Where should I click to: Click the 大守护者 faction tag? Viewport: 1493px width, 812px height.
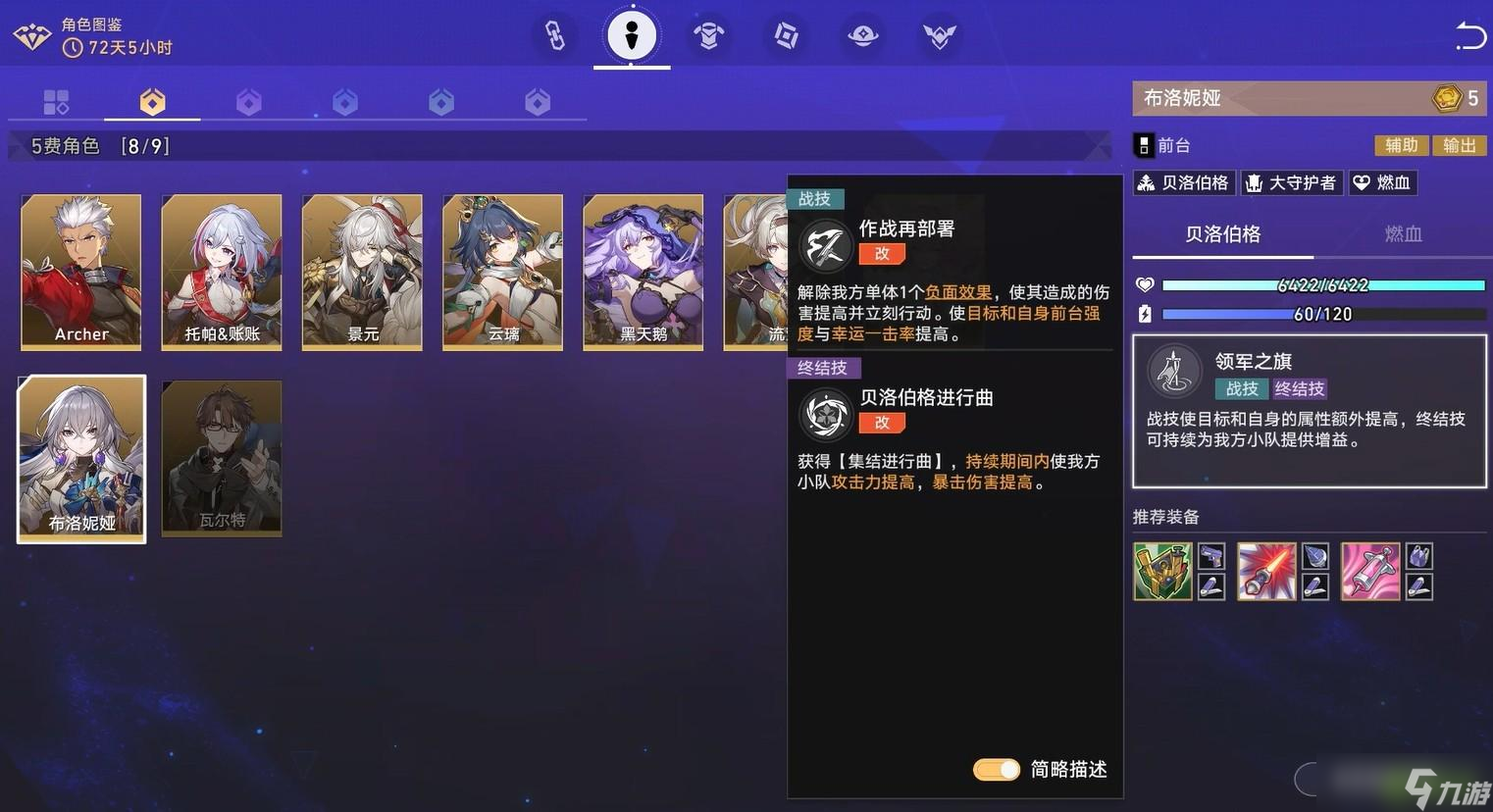[1291, 182]
